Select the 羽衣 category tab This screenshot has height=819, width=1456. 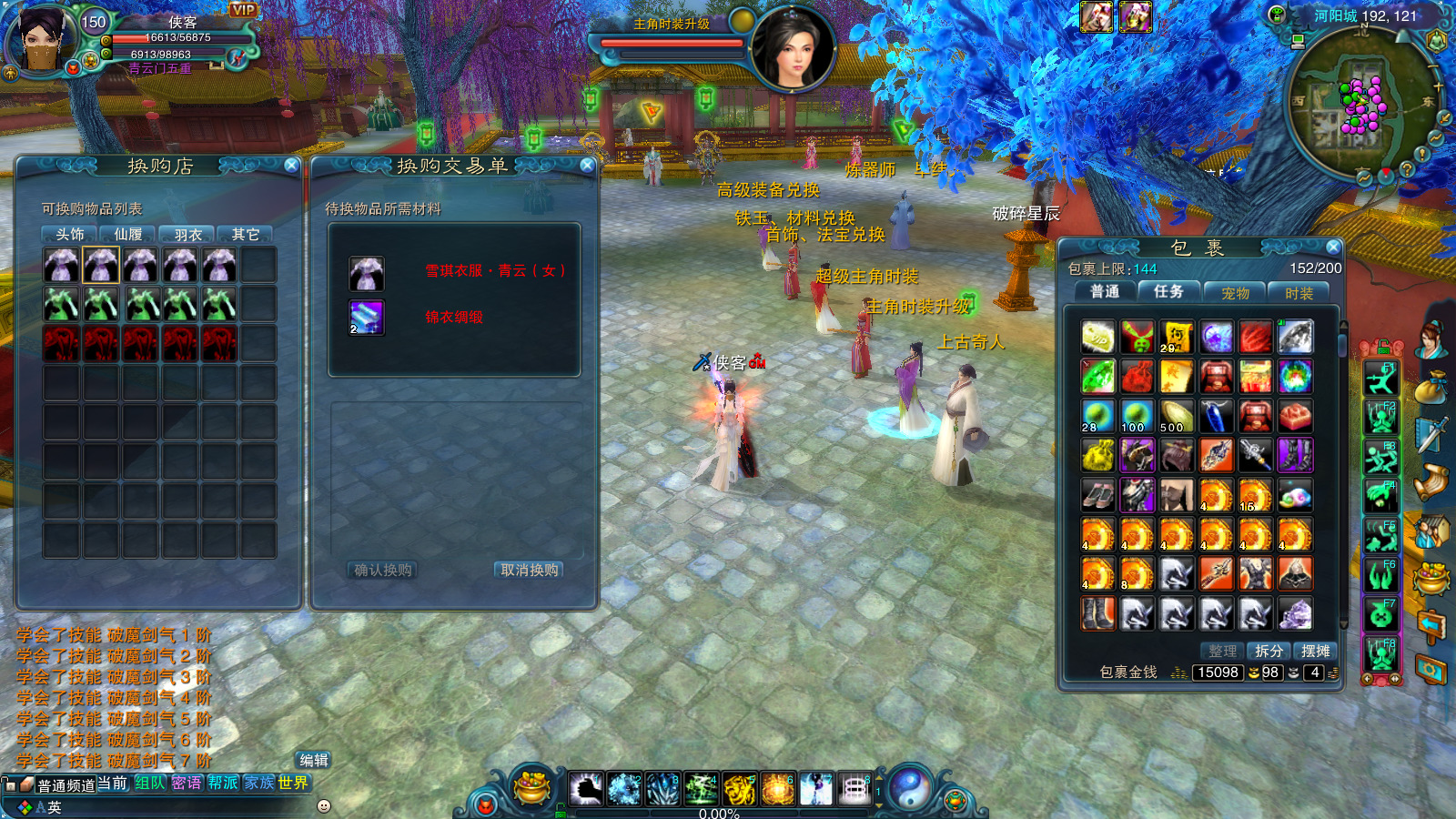tap(187, 235)
